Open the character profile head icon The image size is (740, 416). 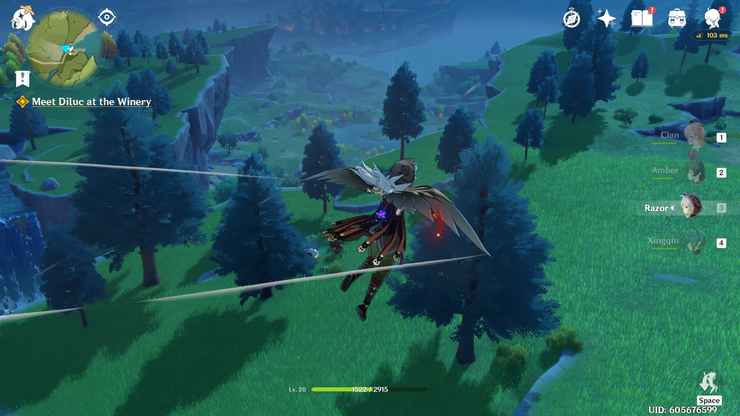click(x=713, y=18)
